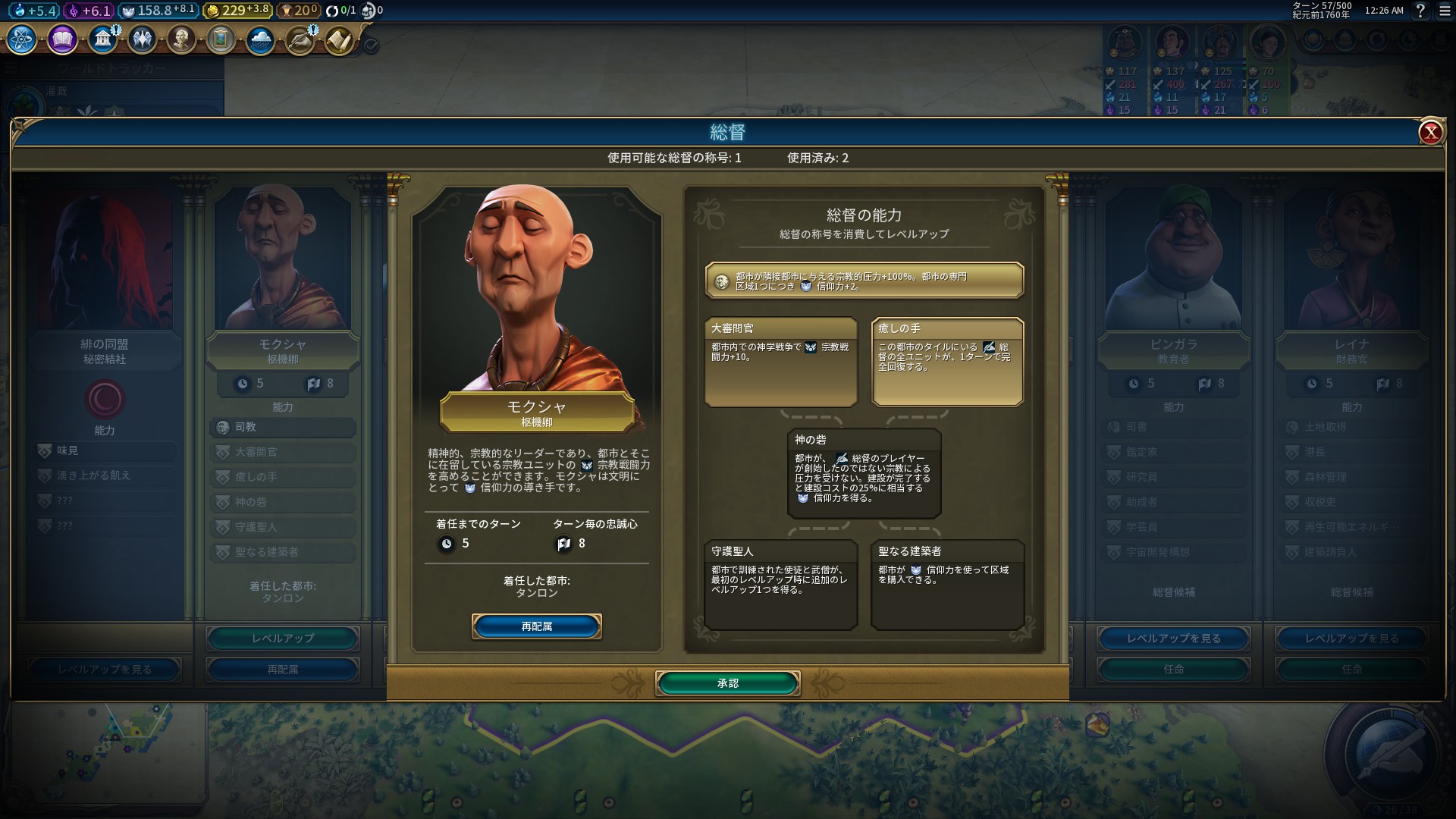The width and height of the screenshot is (1456, 819).
Task: Choose the 癒しの手 promotion card
Action: pos(947,362)
